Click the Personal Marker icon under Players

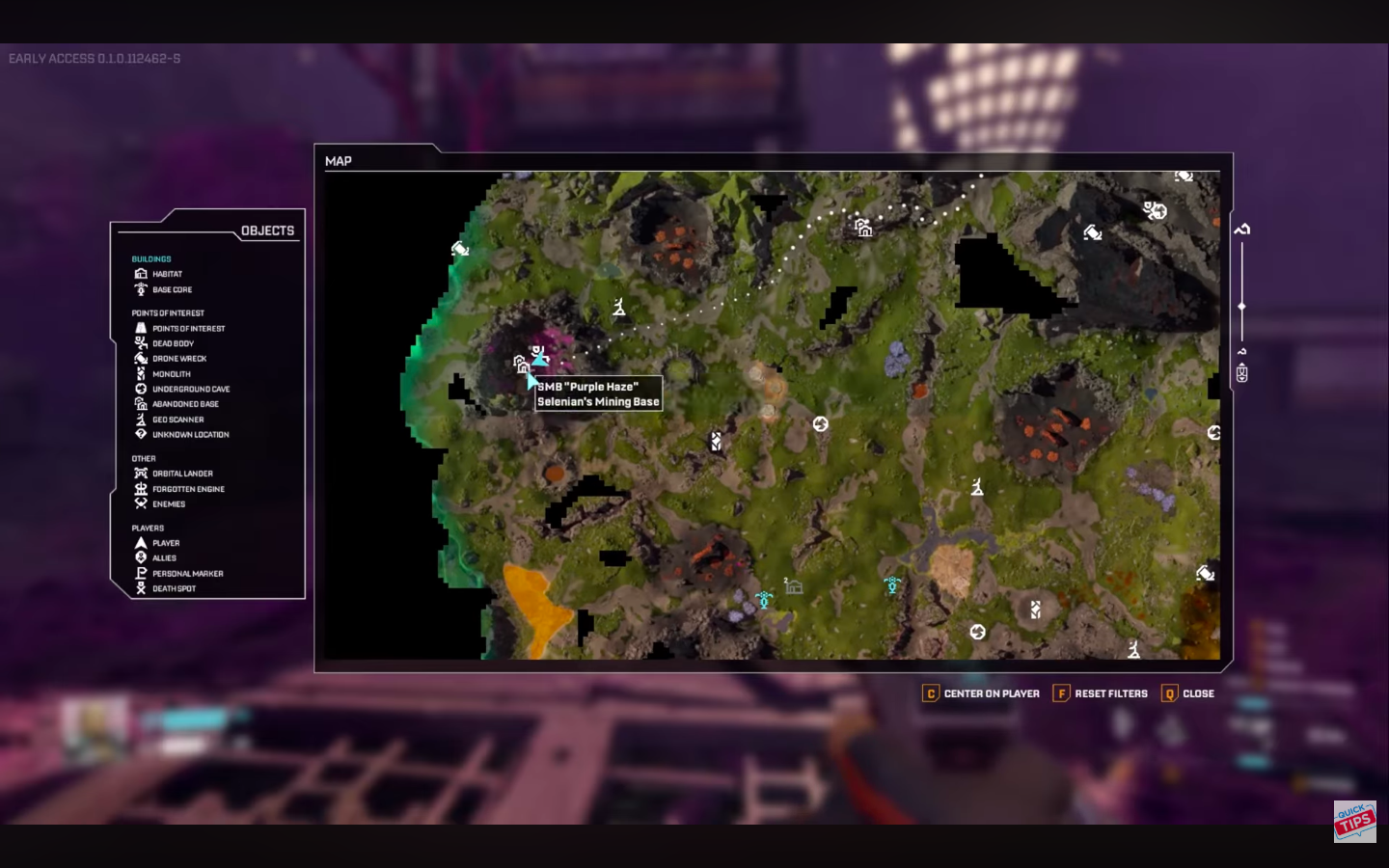[141, 573]
